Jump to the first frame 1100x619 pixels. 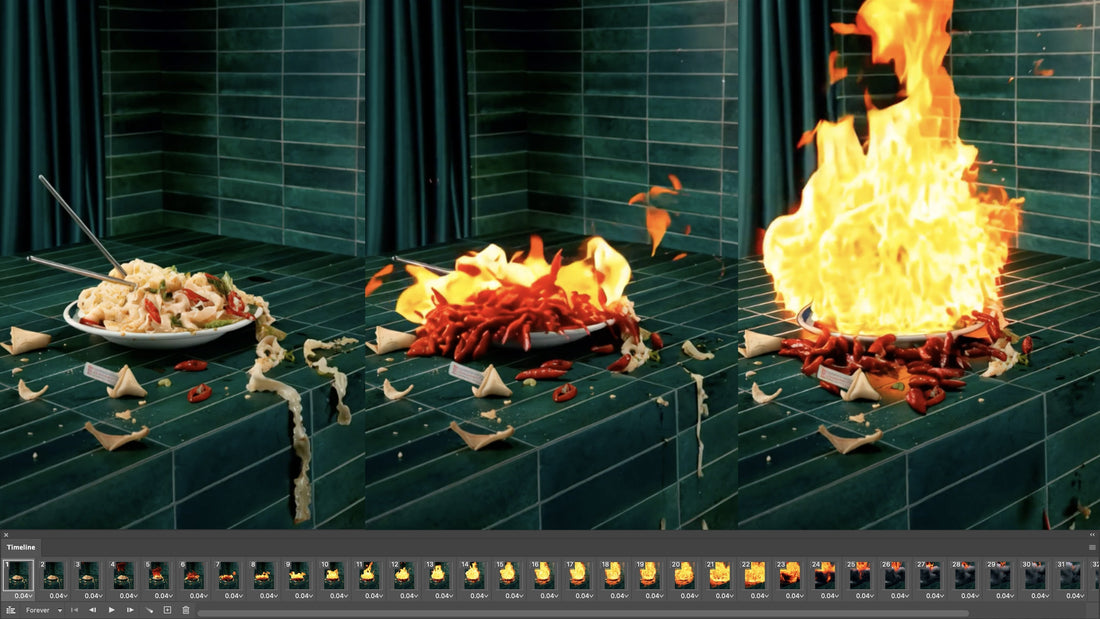(74, 610)
